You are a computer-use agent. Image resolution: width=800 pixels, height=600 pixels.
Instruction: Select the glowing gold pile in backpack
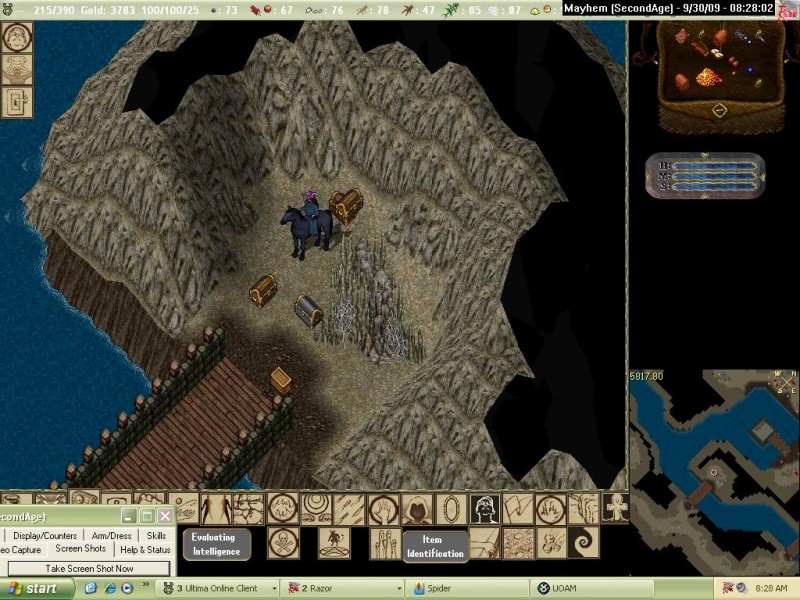708,78
